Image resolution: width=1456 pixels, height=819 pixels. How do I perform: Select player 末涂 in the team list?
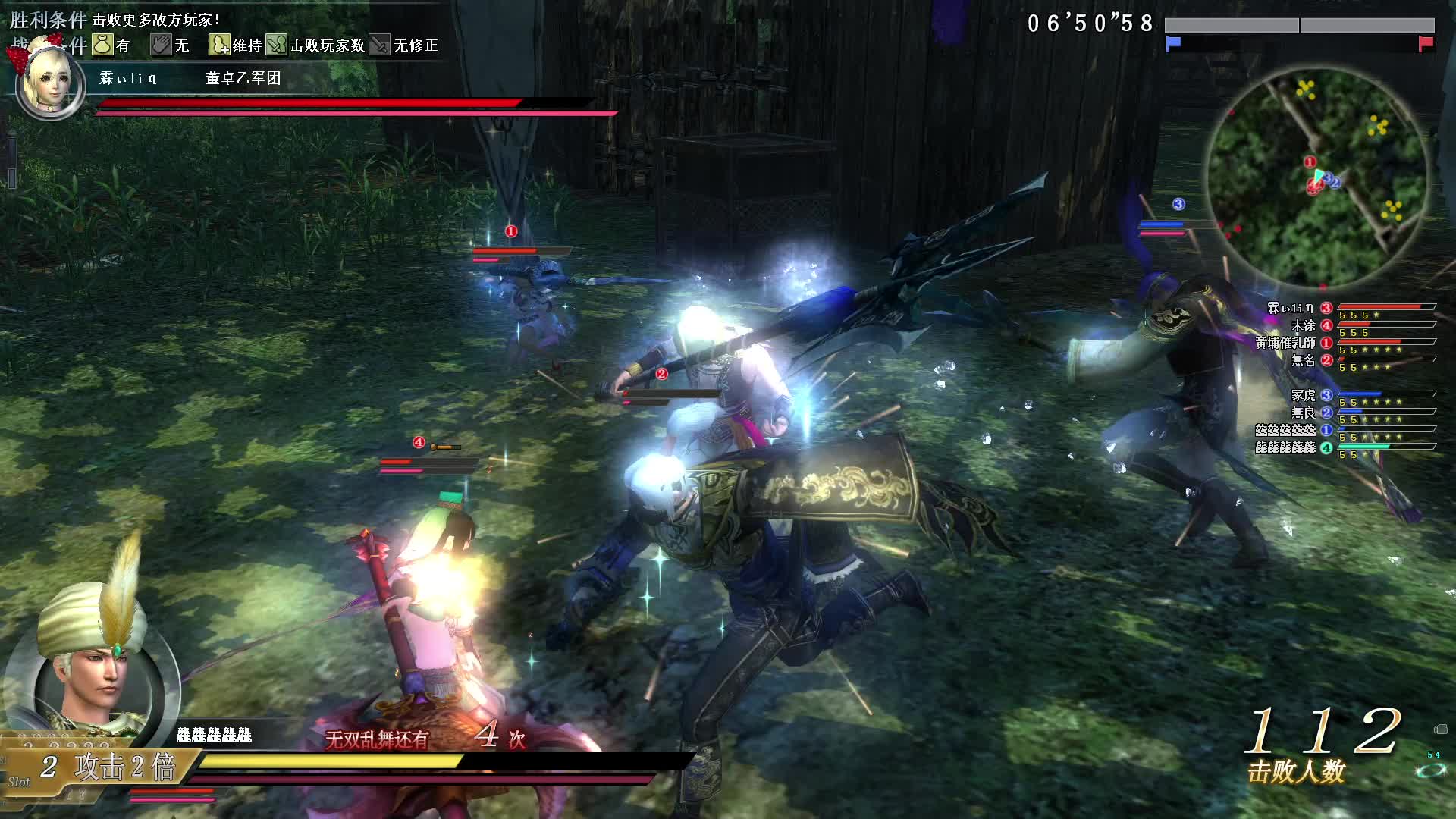1304,325
